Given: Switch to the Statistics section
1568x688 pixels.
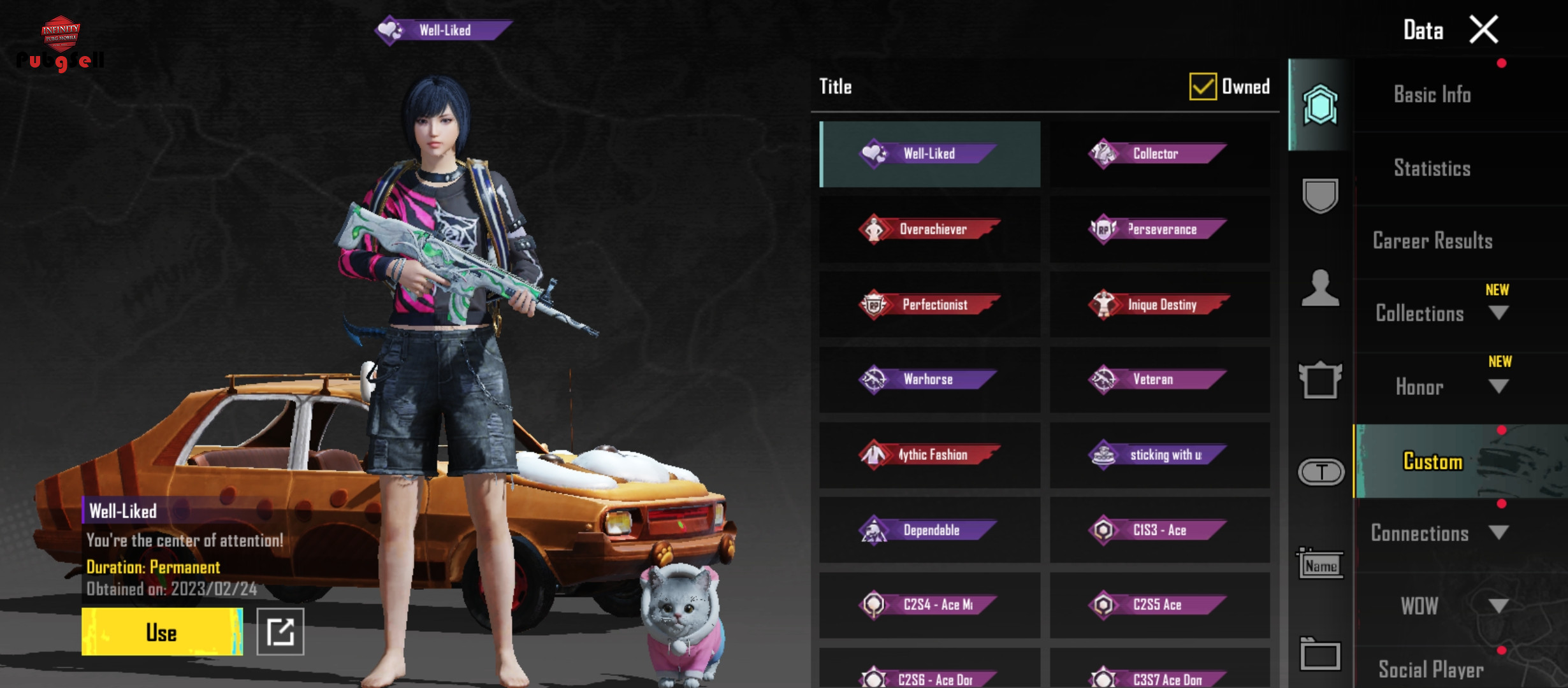Looking at the screenshot, I should (x=1432, y=168).
